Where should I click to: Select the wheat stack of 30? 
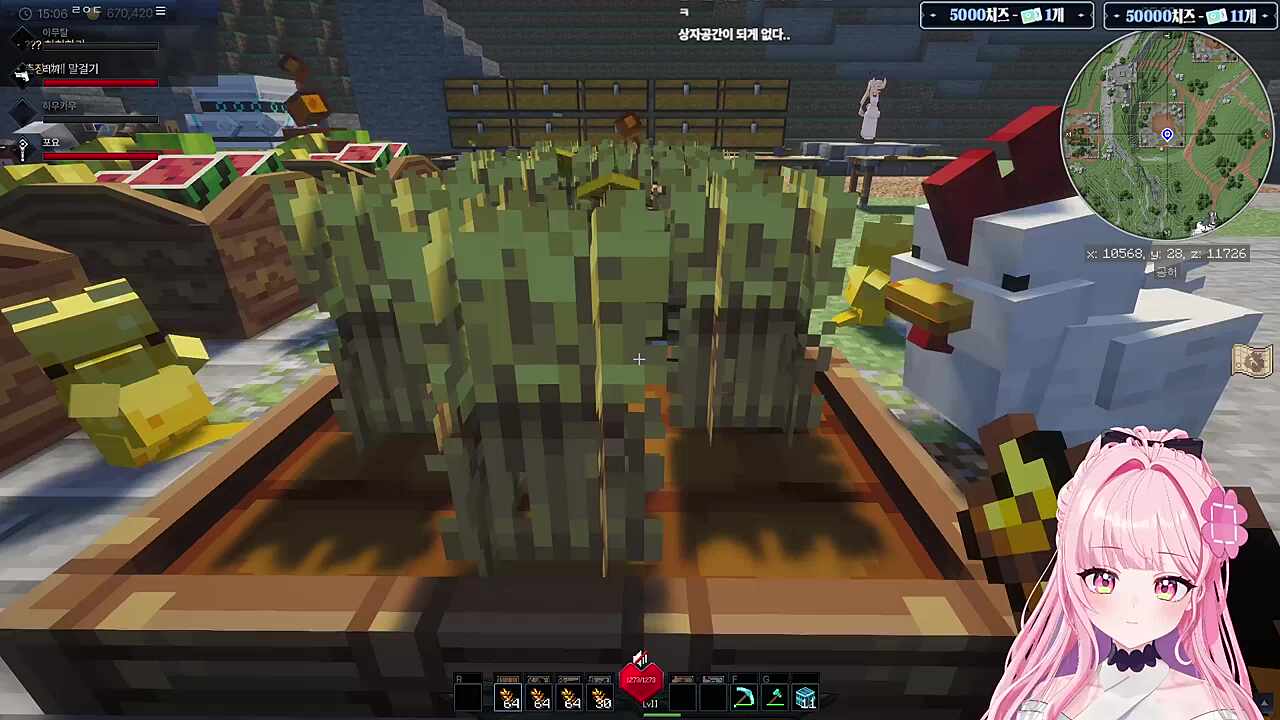600,697
